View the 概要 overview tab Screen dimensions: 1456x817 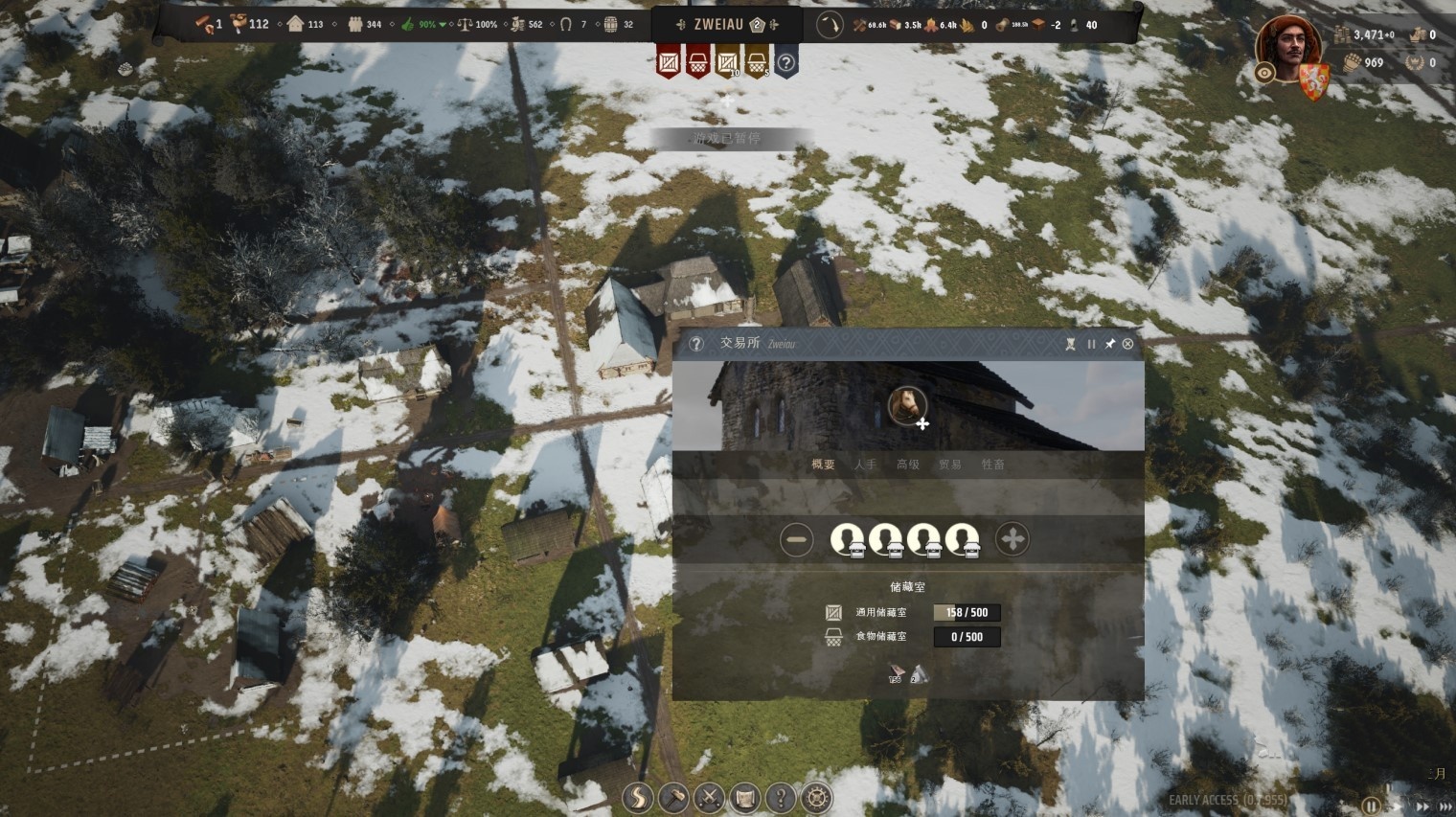coord(823,465)
